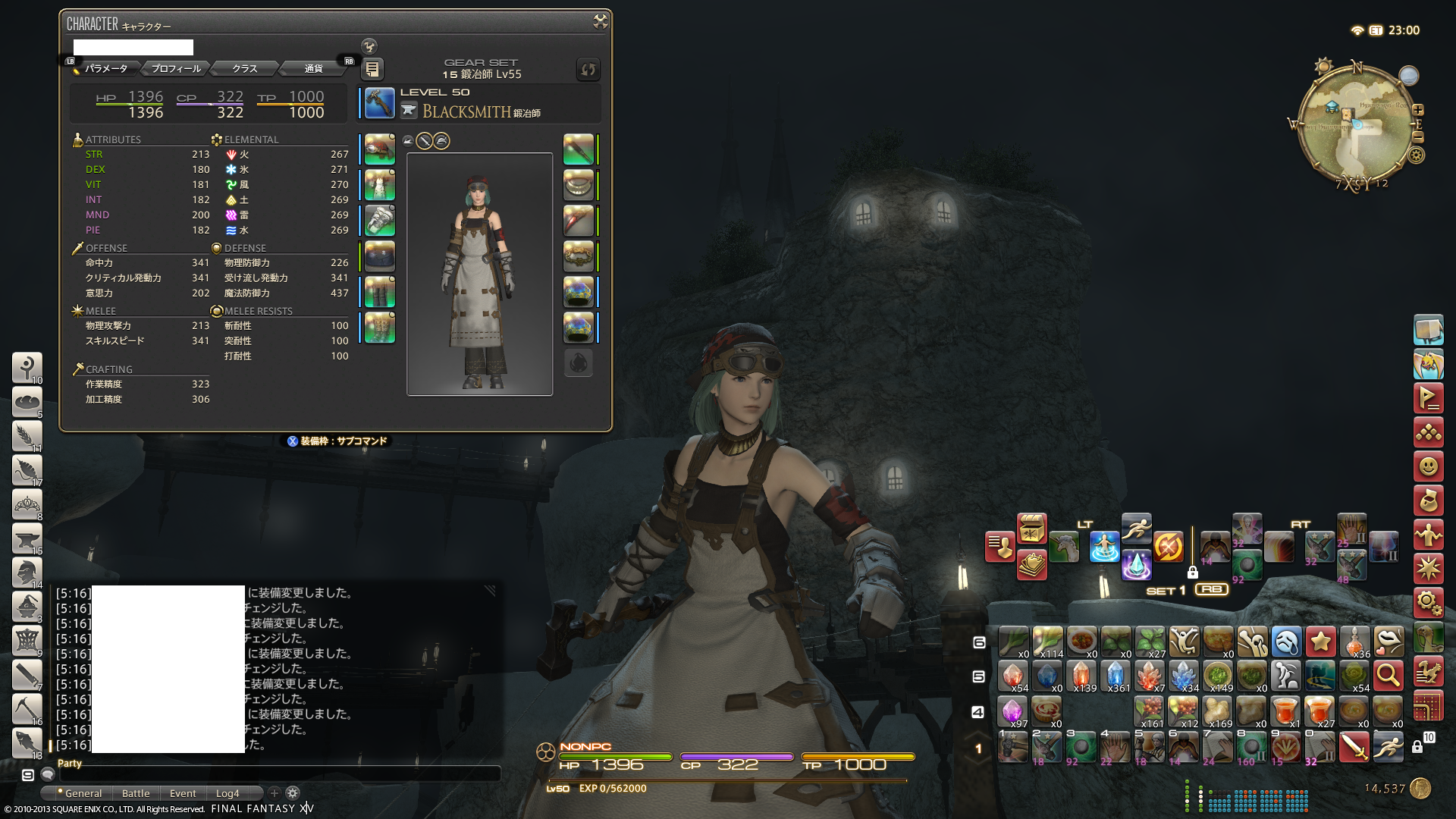
Task: Open the gear set list button
Action: tap(372, 69)
